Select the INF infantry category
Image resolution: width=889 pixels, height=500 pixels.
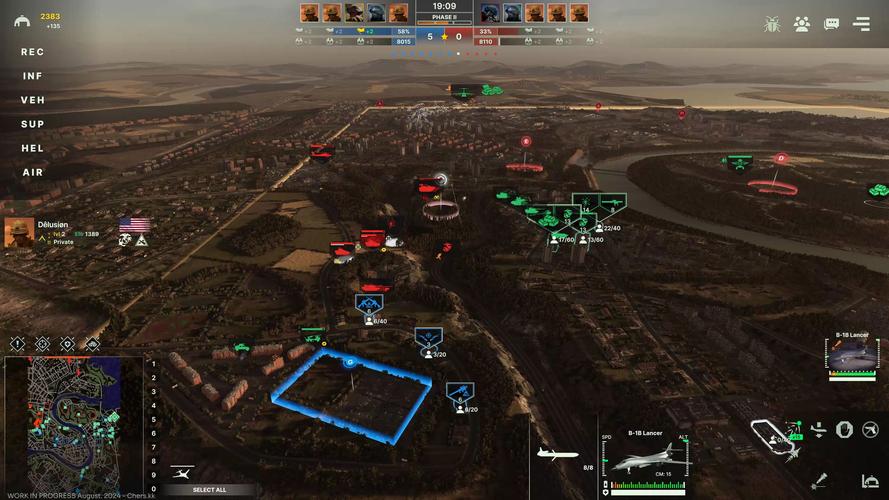(x=33, y=76)
